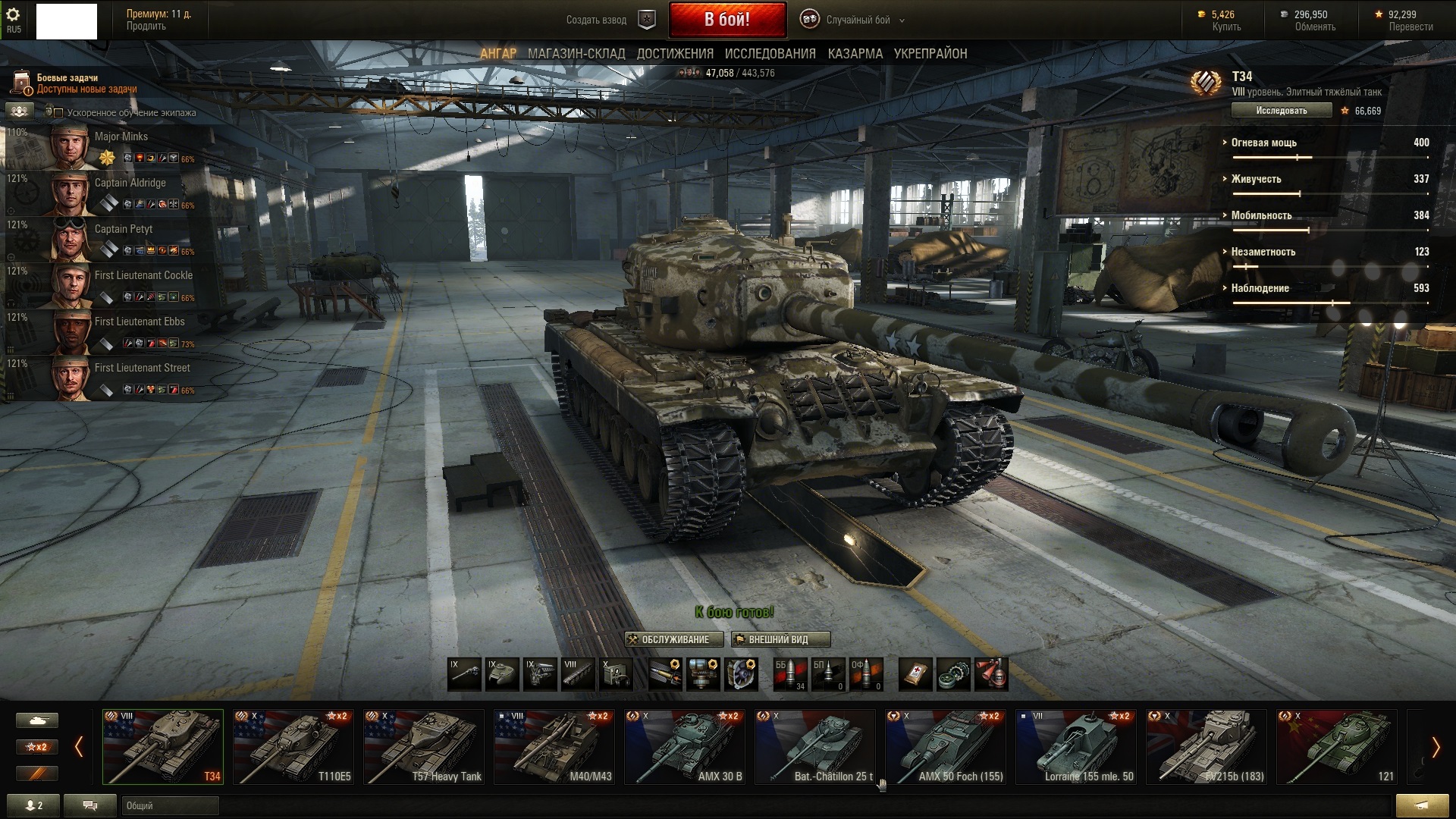Open the settings gear menu
This screenshot has width=1456, height=819.
point(13,15)
